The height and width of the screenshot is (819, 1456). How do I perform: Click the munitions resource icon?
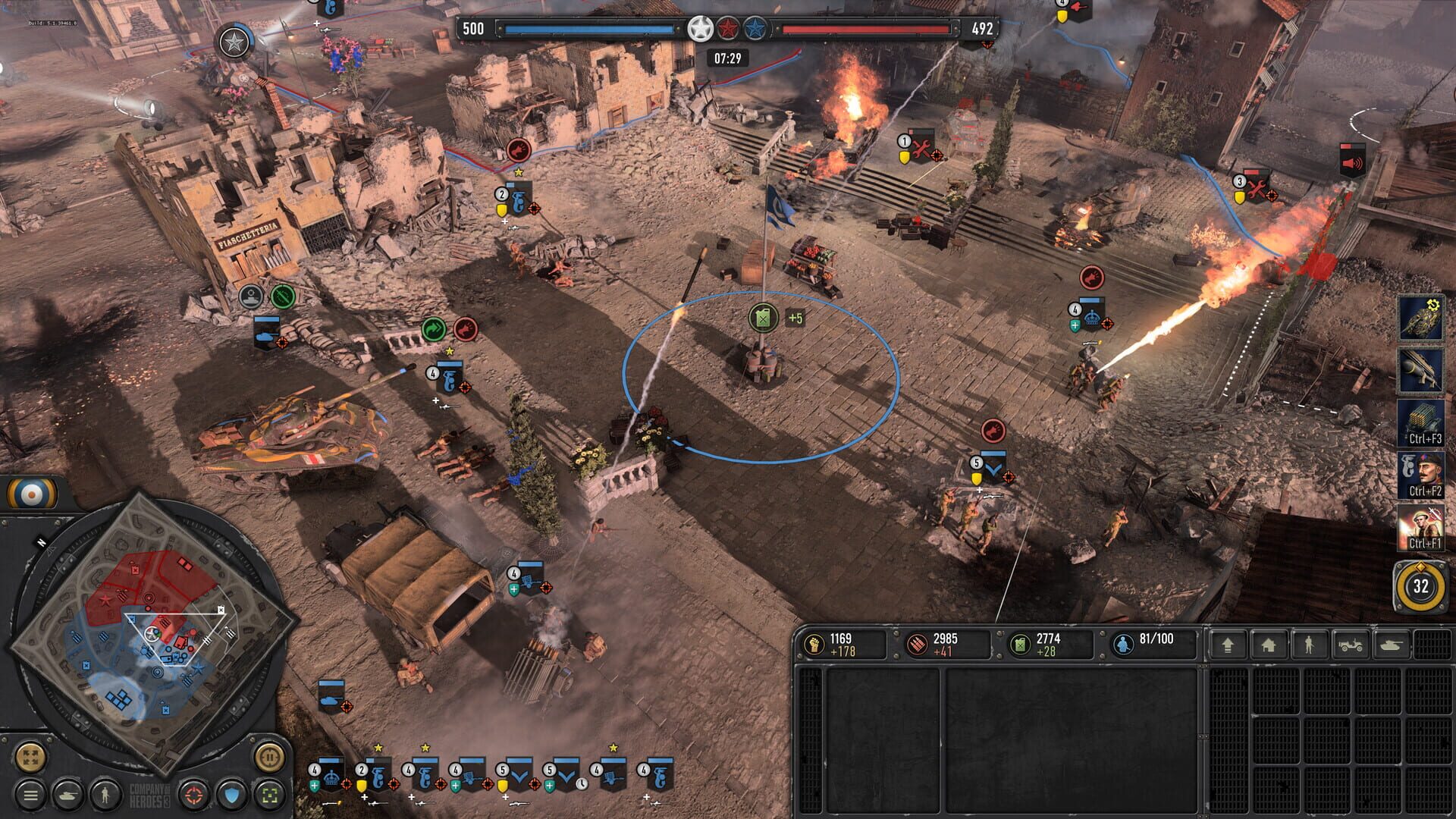point(918,645)
